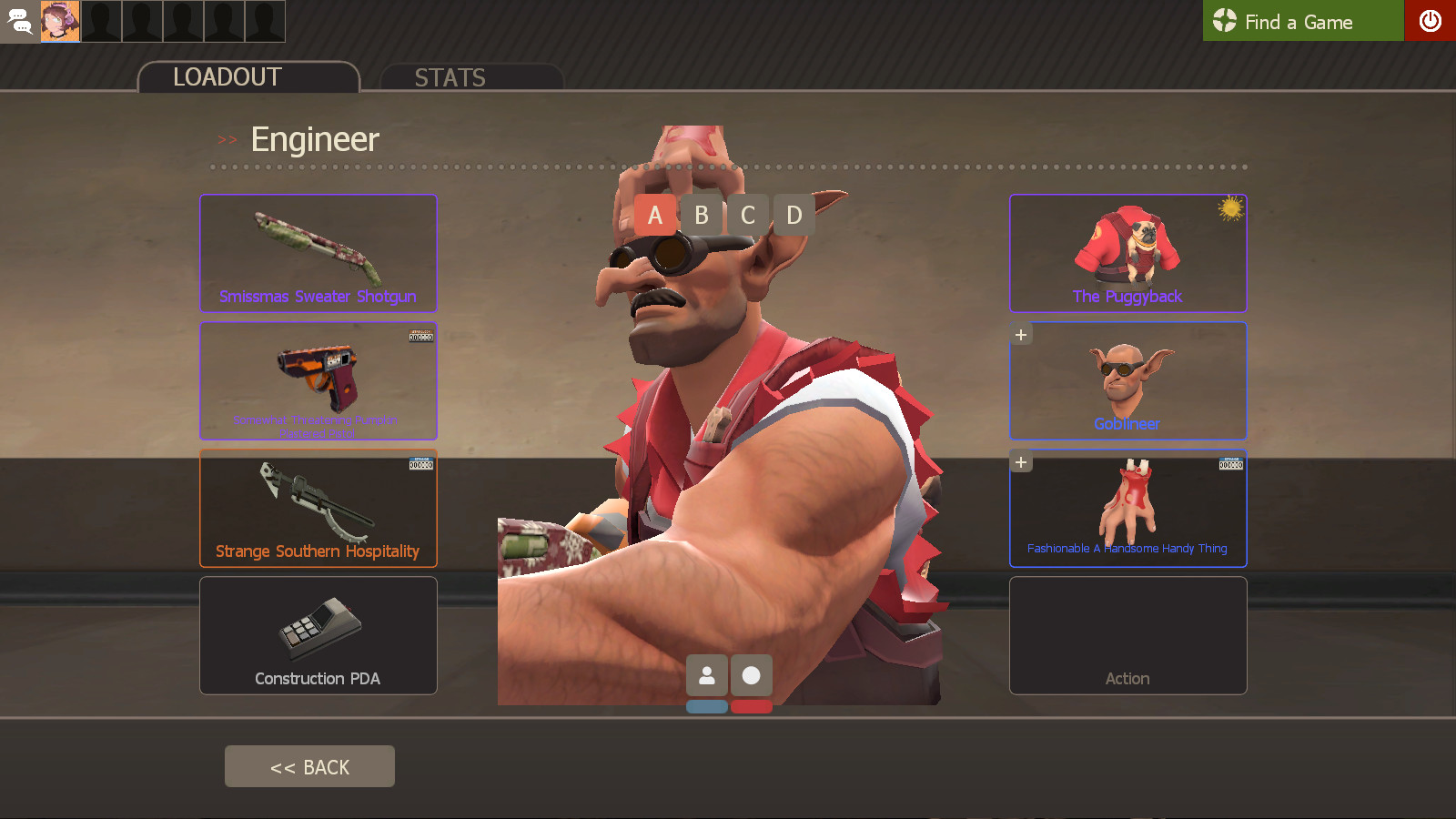Open loadout preset B
Image resolution: width=1456 pixels, height=819 pixels.
pos(701,216)
